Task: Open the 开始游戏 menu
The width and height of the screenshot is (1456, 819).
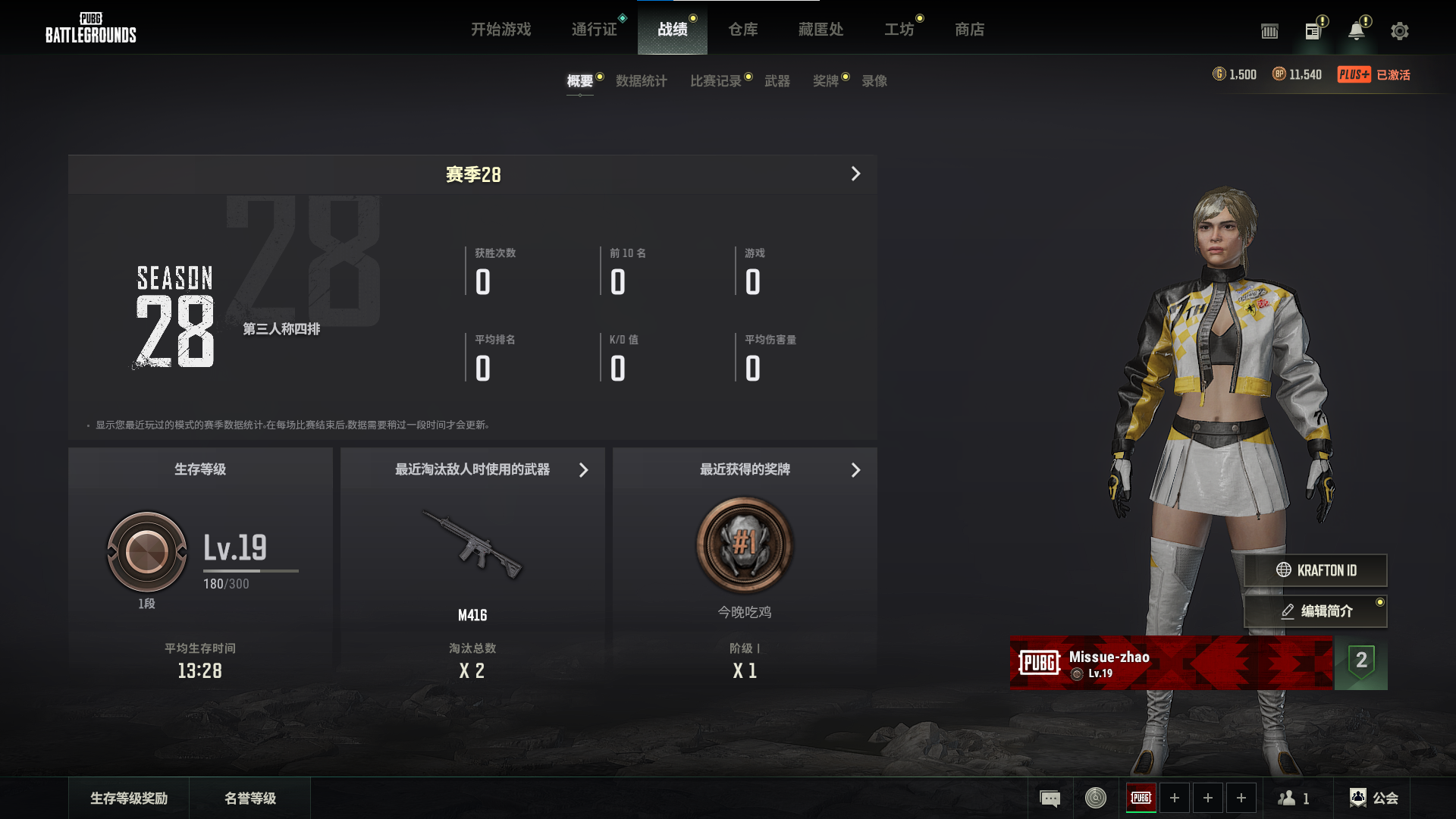Action: pos(500,30)
